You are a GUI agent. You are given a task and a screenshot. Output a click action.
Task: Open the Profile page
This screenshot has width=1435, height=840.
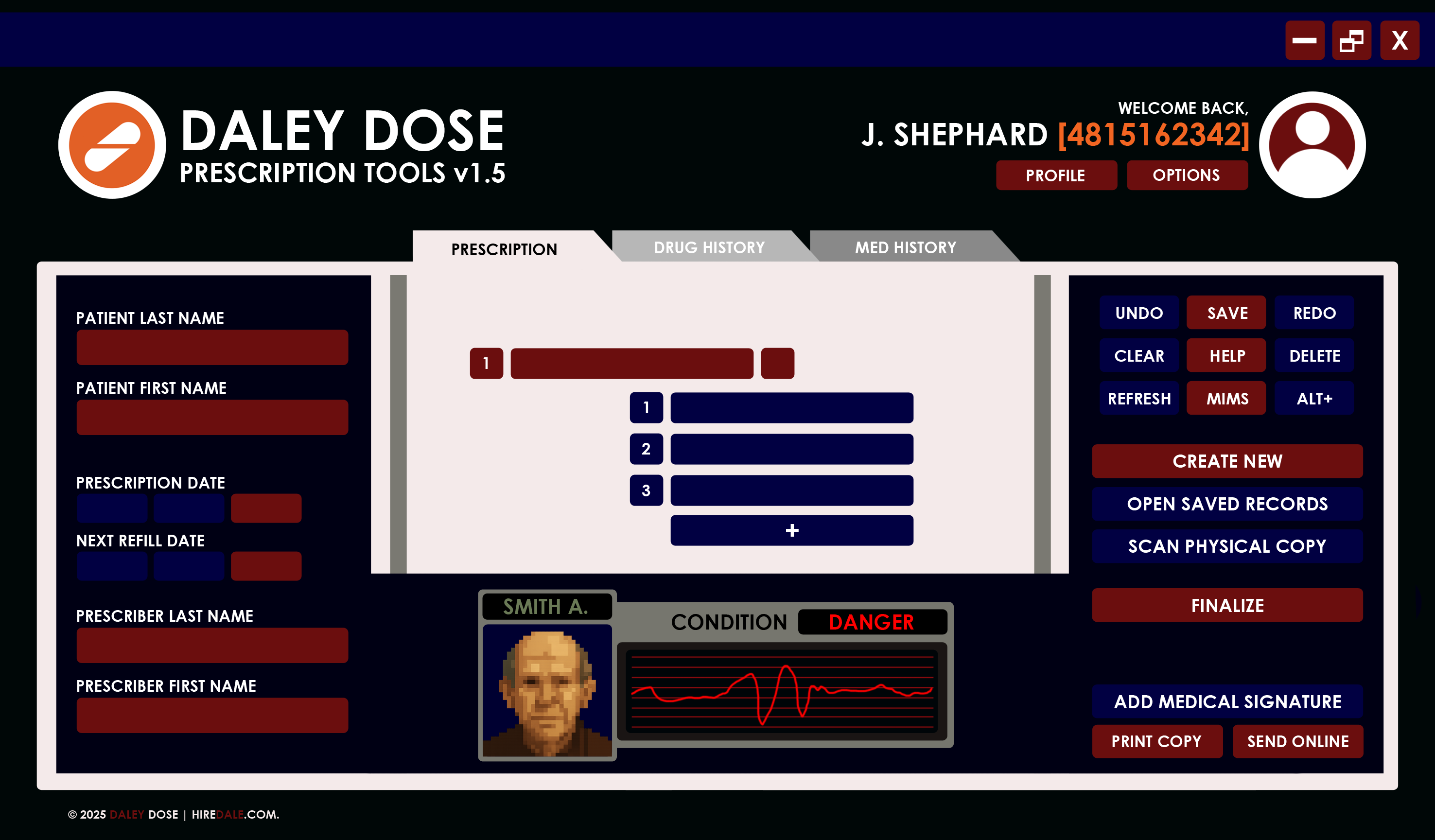point(1056,175)
